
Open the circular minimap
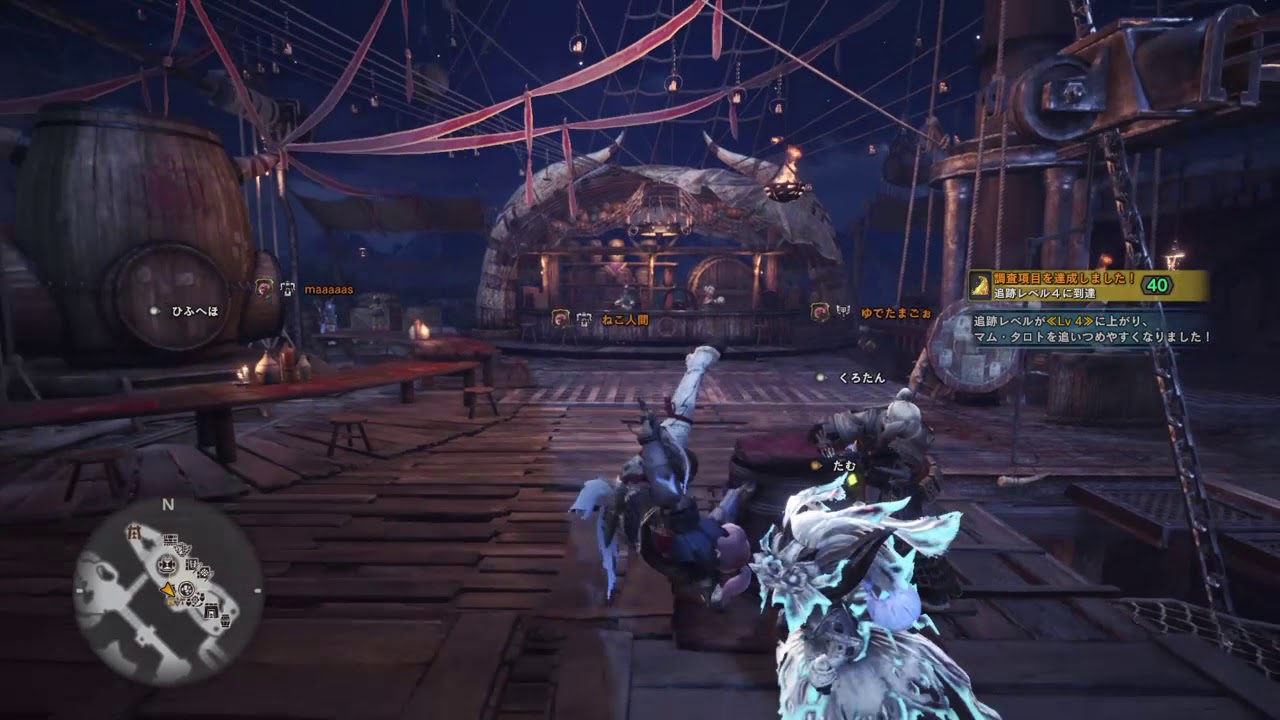[x=168, y=591]
